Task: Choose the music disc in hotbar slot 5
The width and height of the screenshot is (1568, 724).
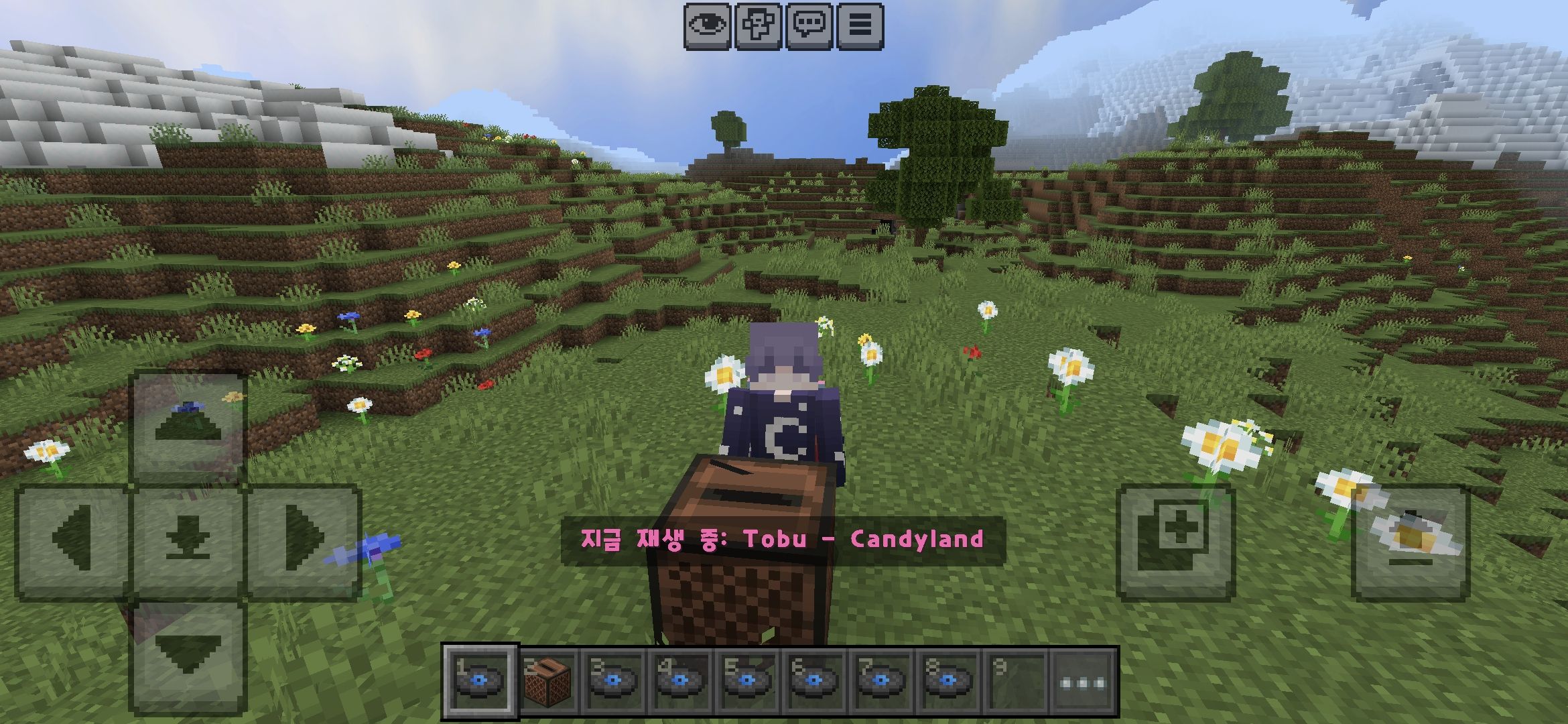Action: tap(747, 680)
